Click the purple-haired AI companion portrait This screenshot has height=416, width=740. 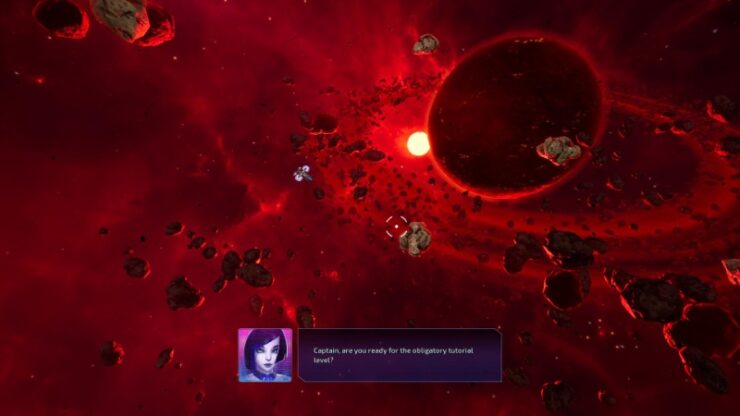point(265,355)
